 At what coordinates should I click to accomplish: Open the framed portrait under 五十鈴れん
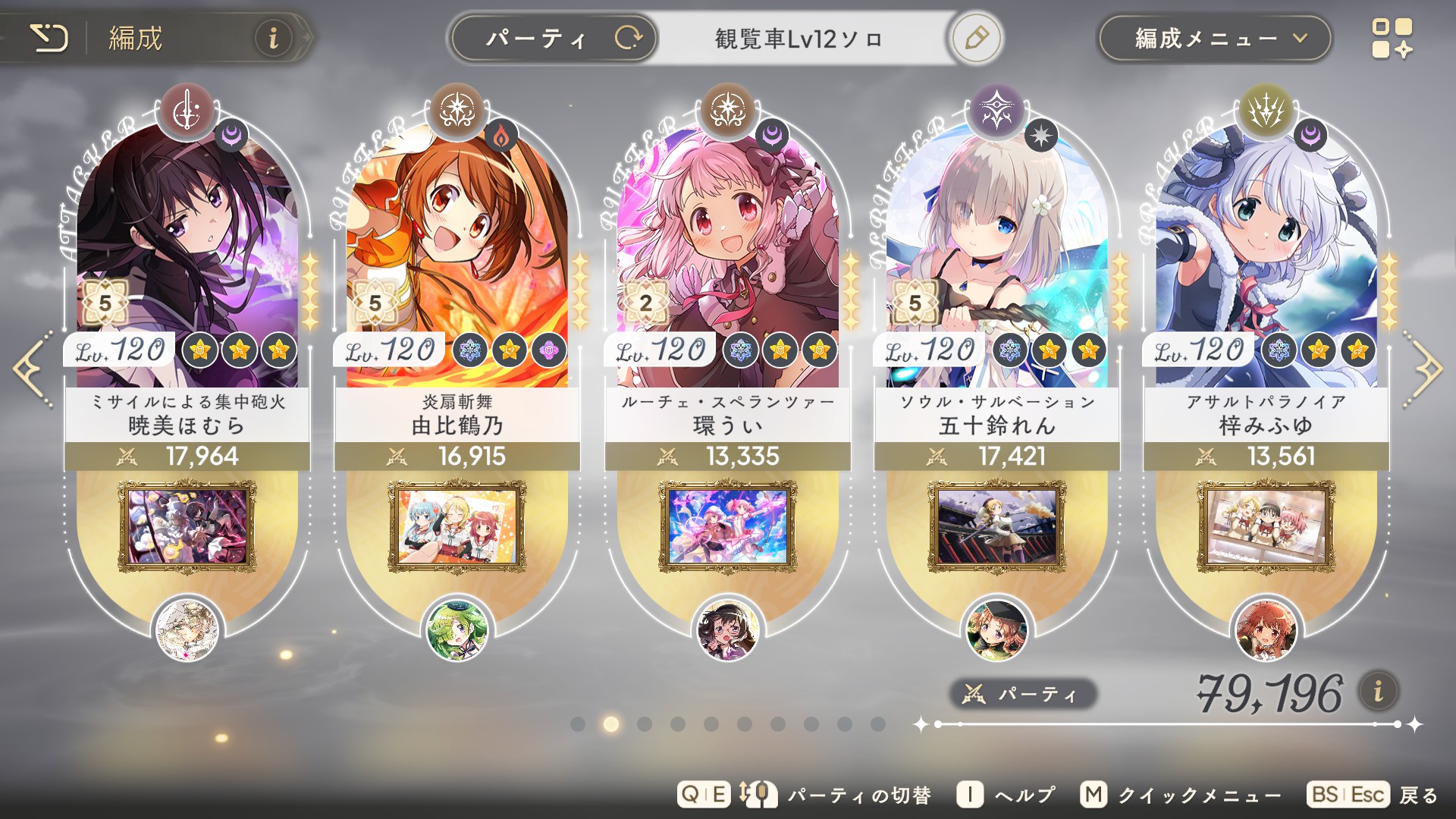point(997,526)
